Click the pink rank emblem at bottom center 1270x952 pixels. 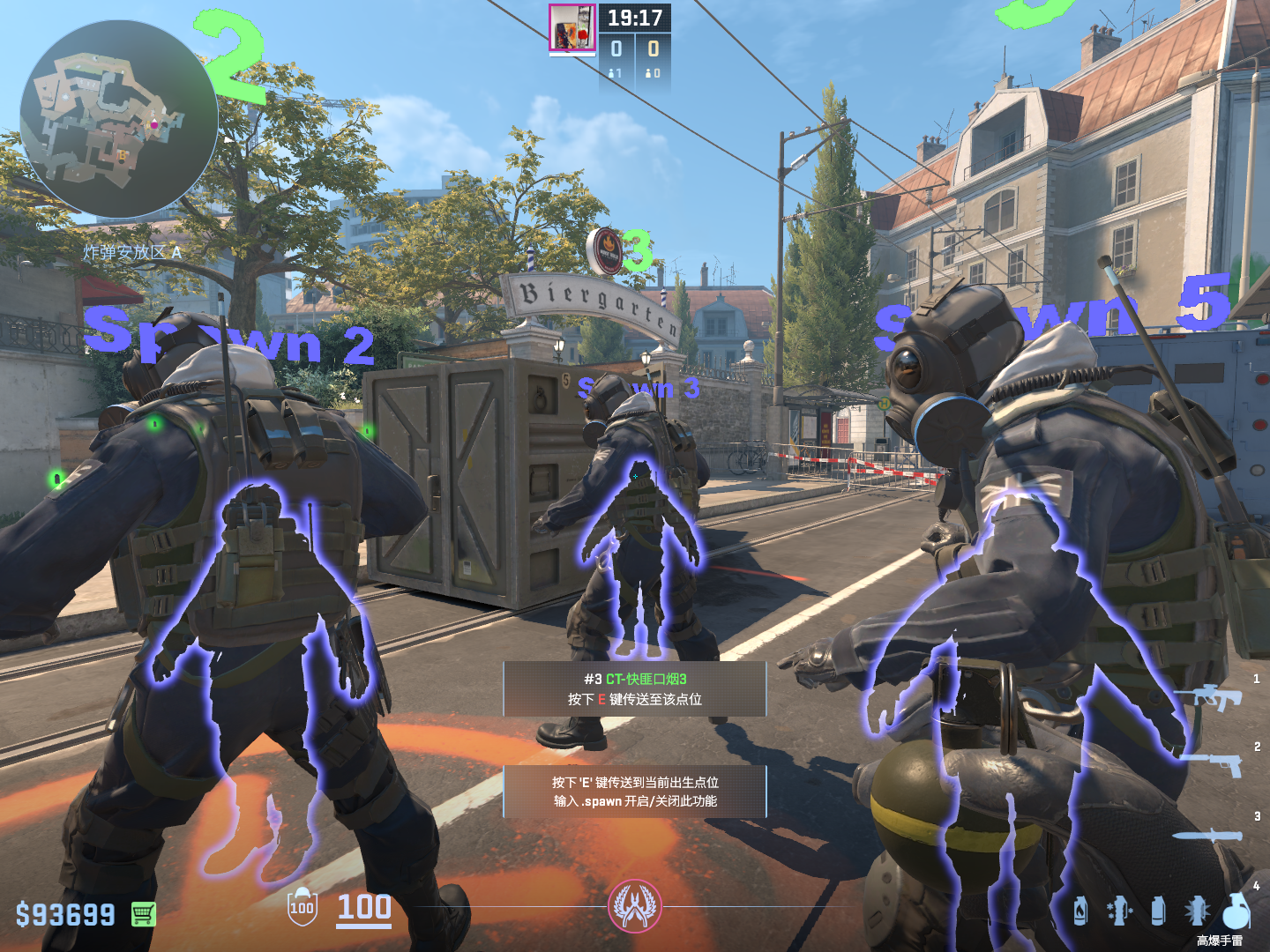coord(634,906)
